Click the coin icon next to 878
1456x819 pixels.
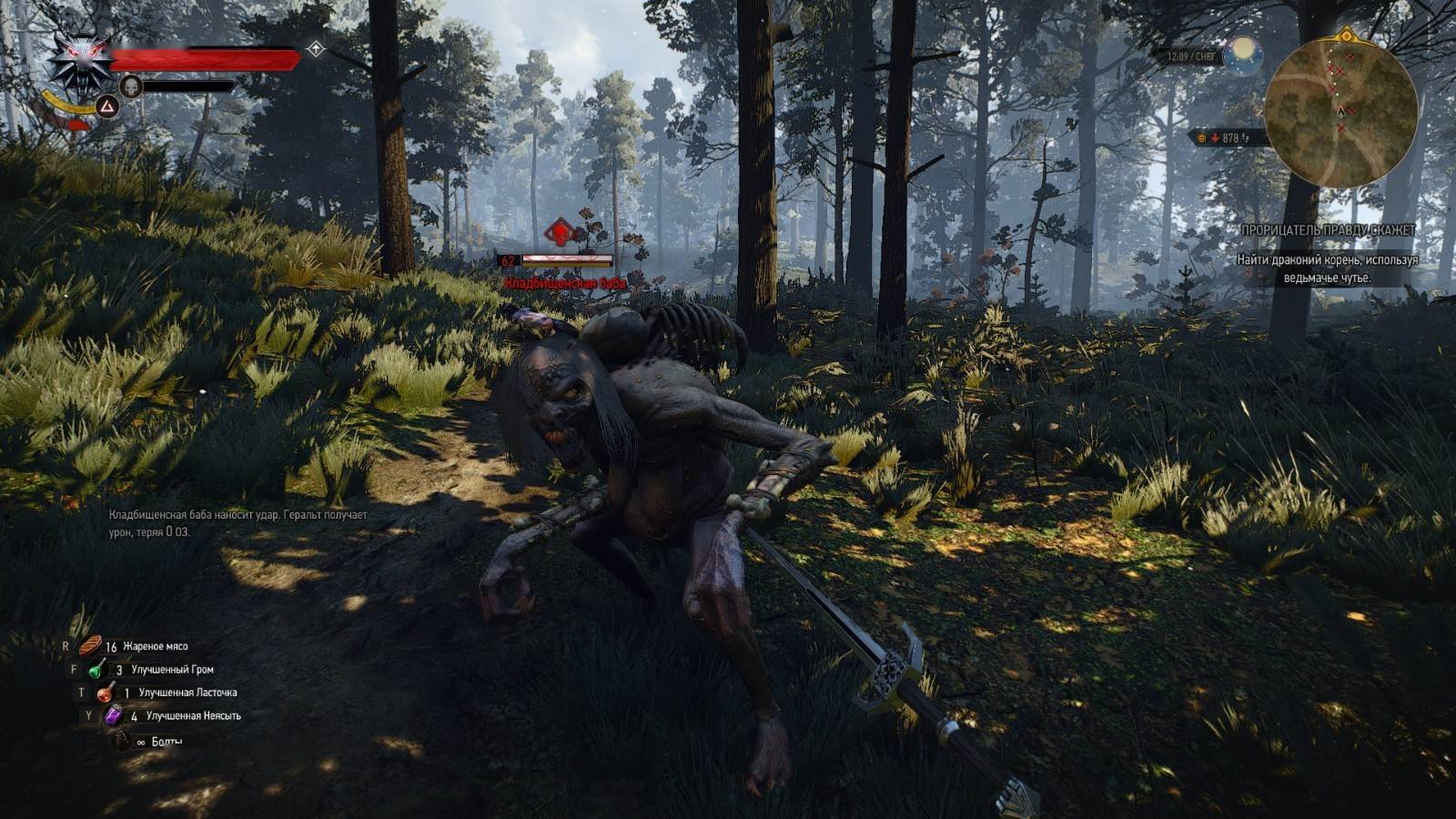point(1201,138)
